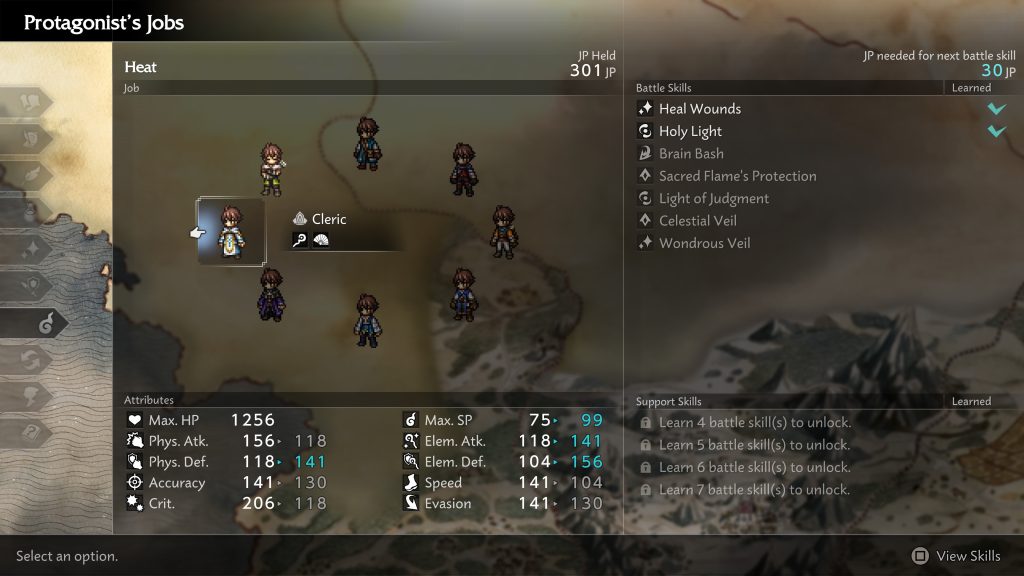Open the highlighted flame-icon side tab
The height and width of the screenshot is (576, 1024).
[x=35, y=323]
